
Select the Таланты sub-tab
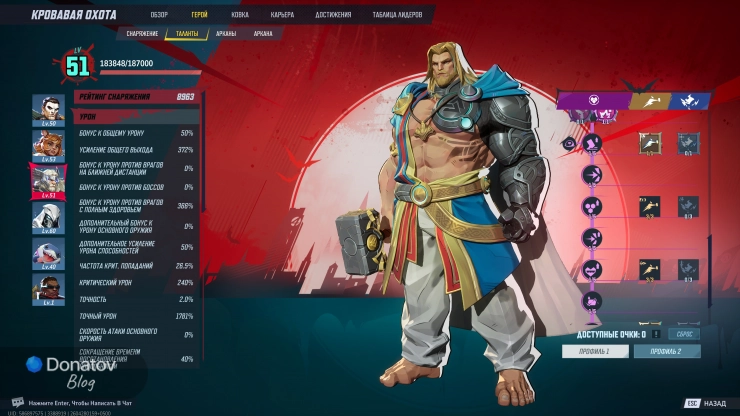pyautogui.click(x=187, y=33)
